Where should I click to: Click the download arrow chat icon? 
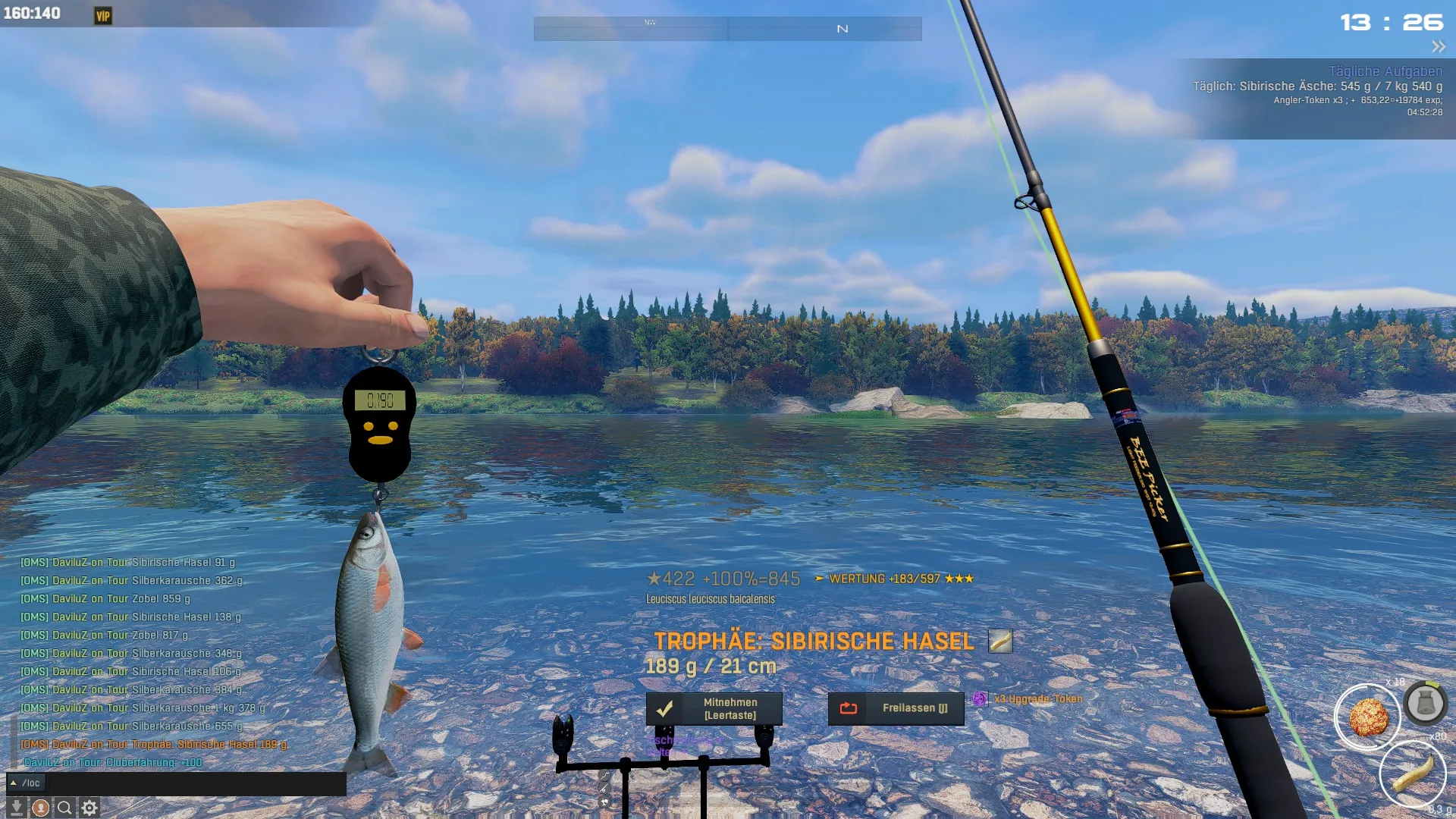[x=16, y=808]
